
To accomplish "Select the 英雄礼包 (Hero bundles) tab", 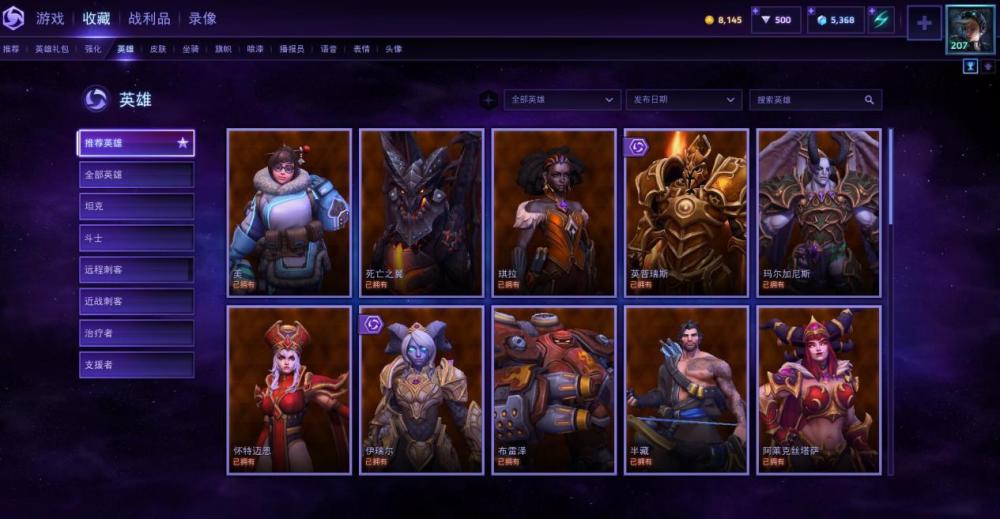I will coord(52,48).
